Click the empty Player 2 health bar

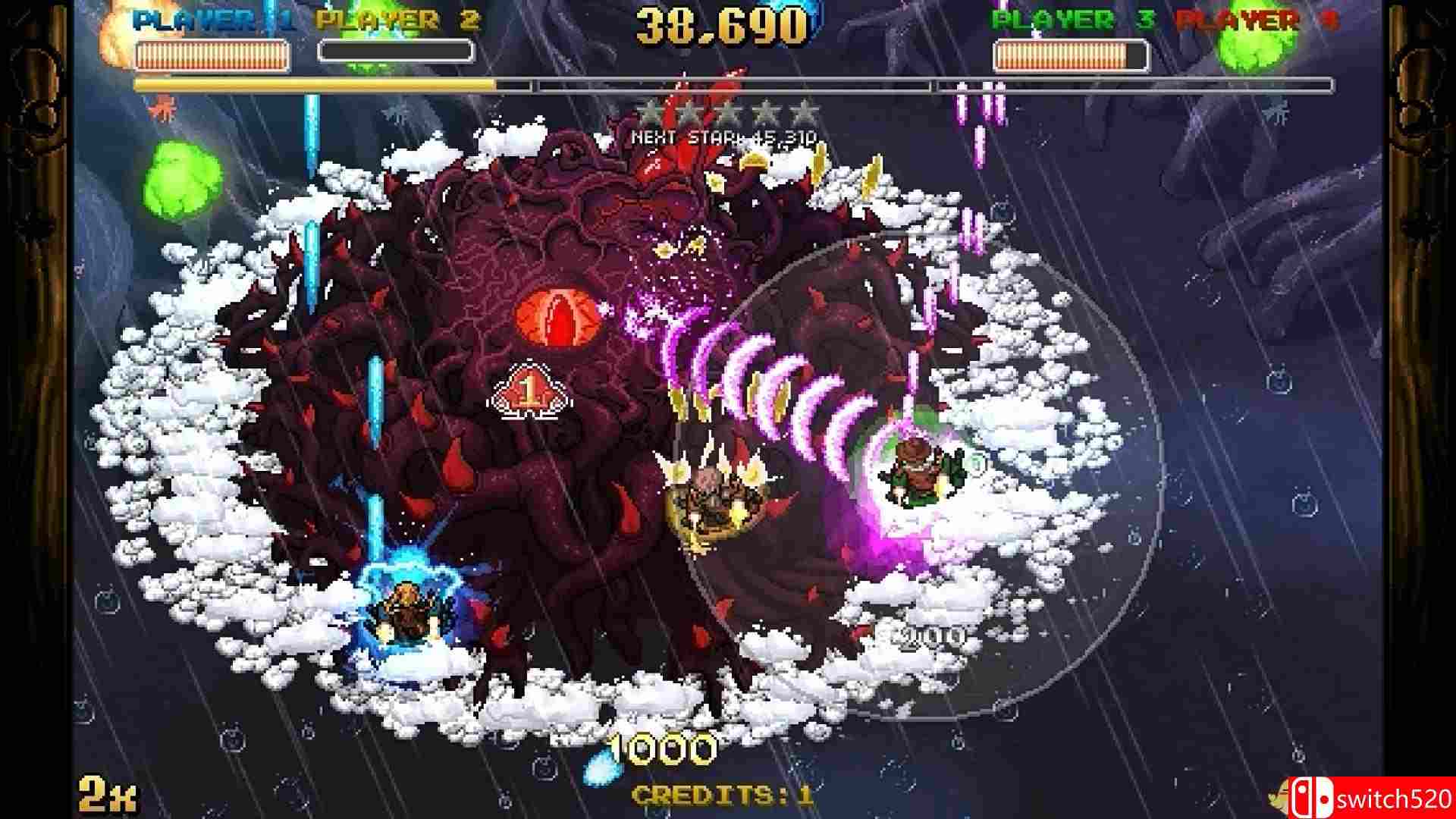point(394,51)
